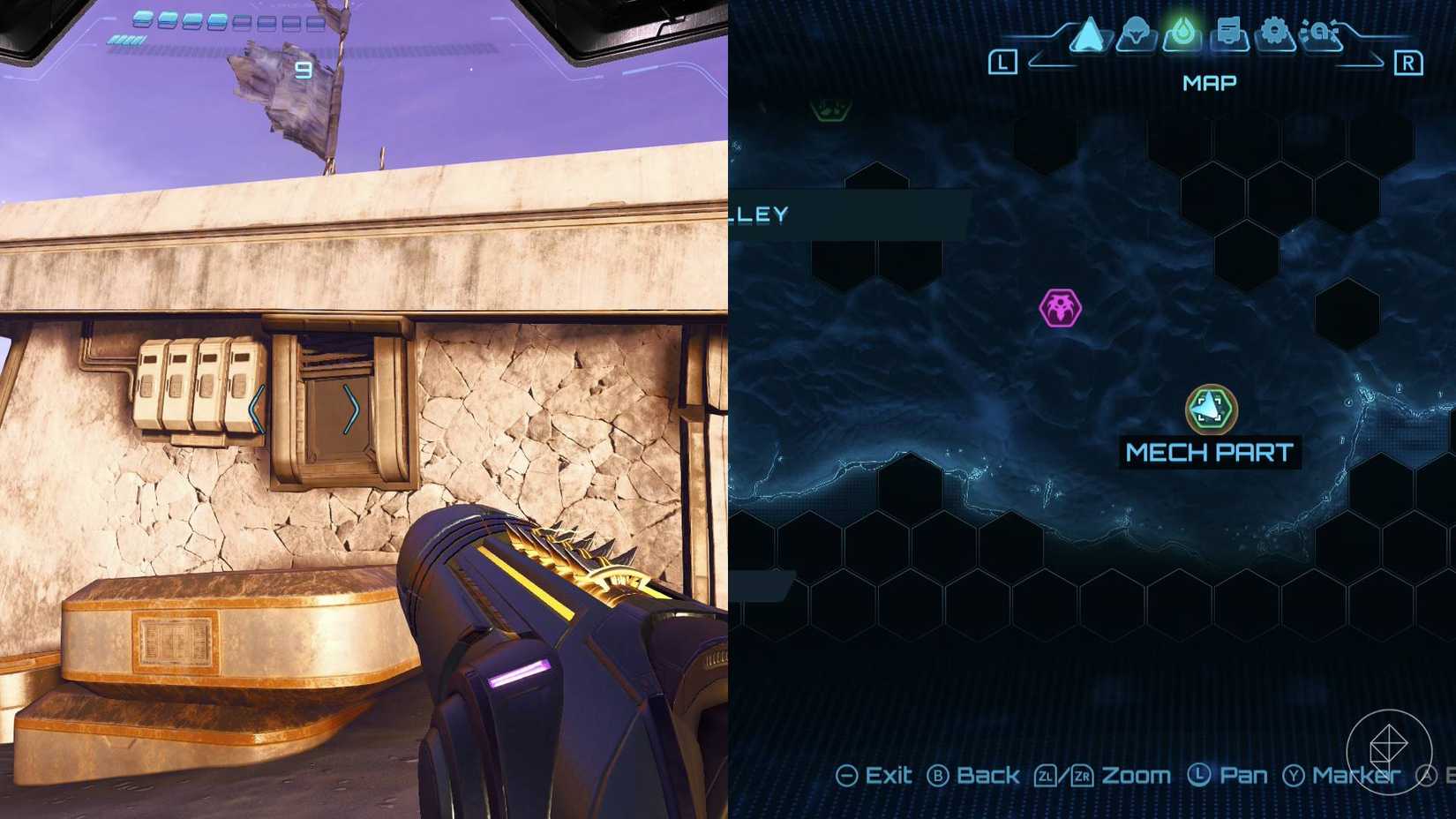Select the triangular ship icon in the menu bar
This screenshot has height=819, width=1456.
pos(1086,35)
